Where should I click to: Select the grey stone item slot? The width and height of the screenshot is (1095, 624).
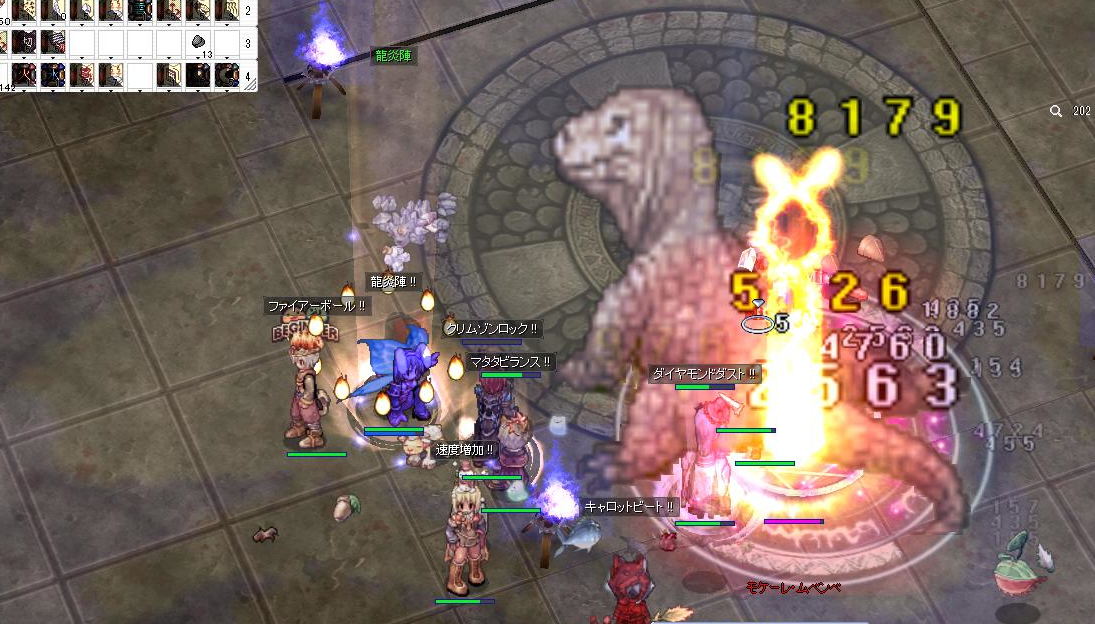point(198,42)
